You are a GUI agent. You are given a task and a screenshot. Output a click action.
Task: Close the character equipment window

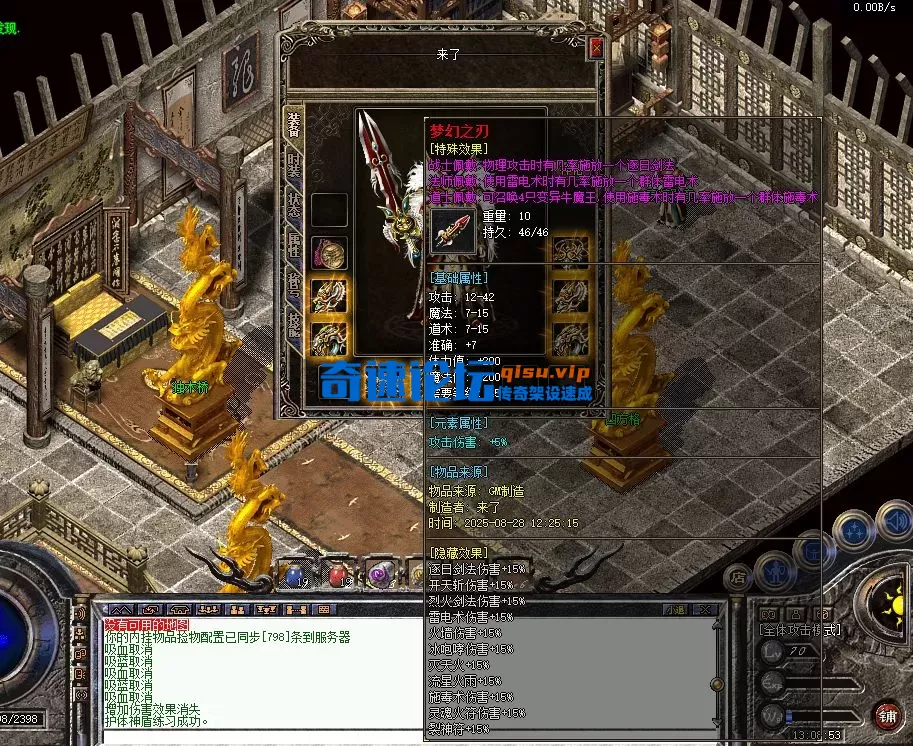tap(596, 47)
